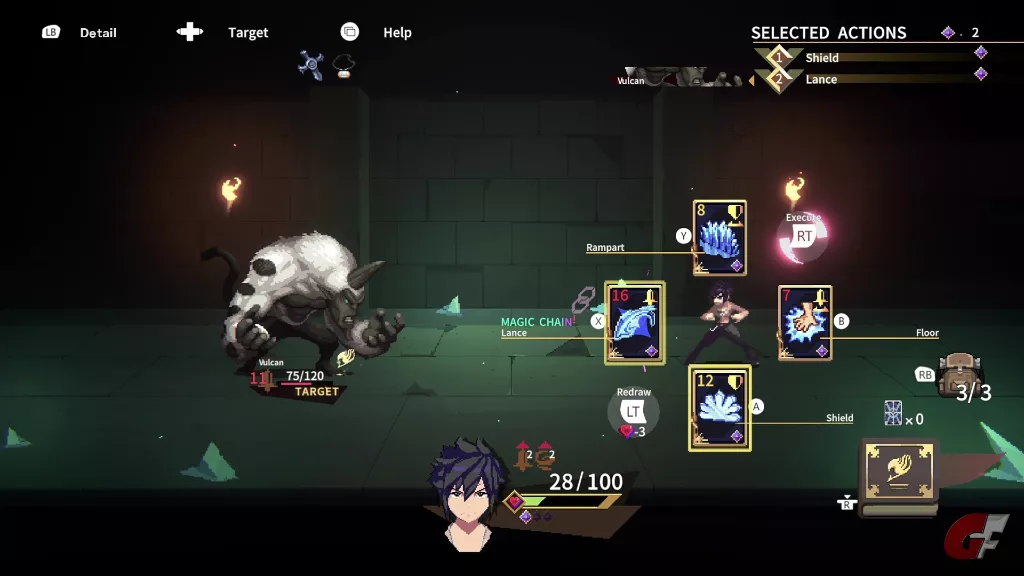Image resolution: width=1024 pixels, height=576 pixels.
Task: Redraw the hand of cards
Action: [633, 410]
